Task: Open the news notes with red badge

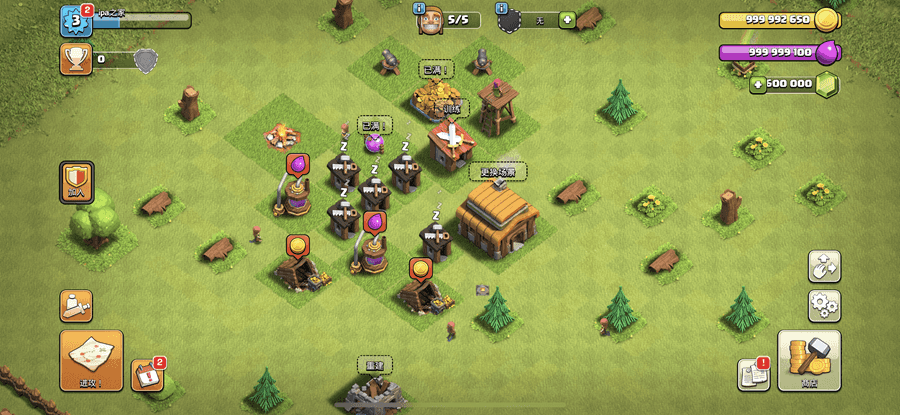Action: [752, 374]
